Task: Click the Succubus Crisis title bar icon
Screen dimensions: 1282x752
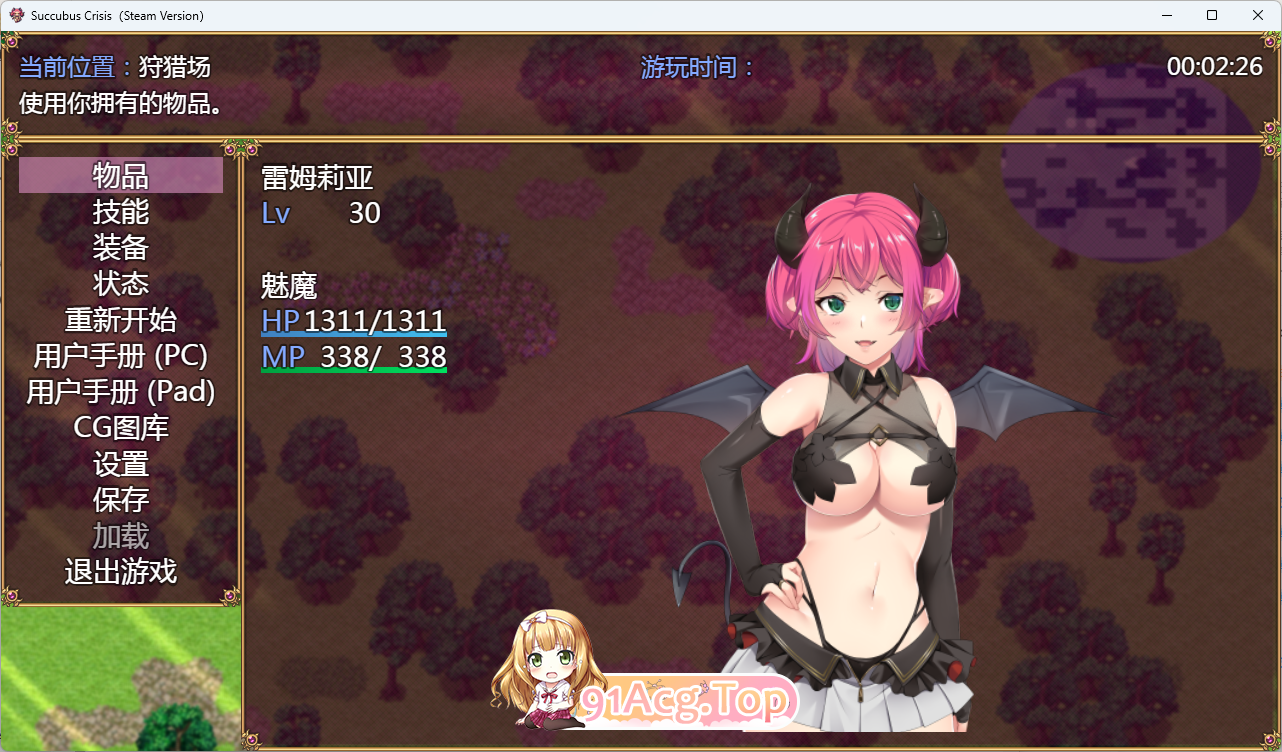Action: coord(18,15)
